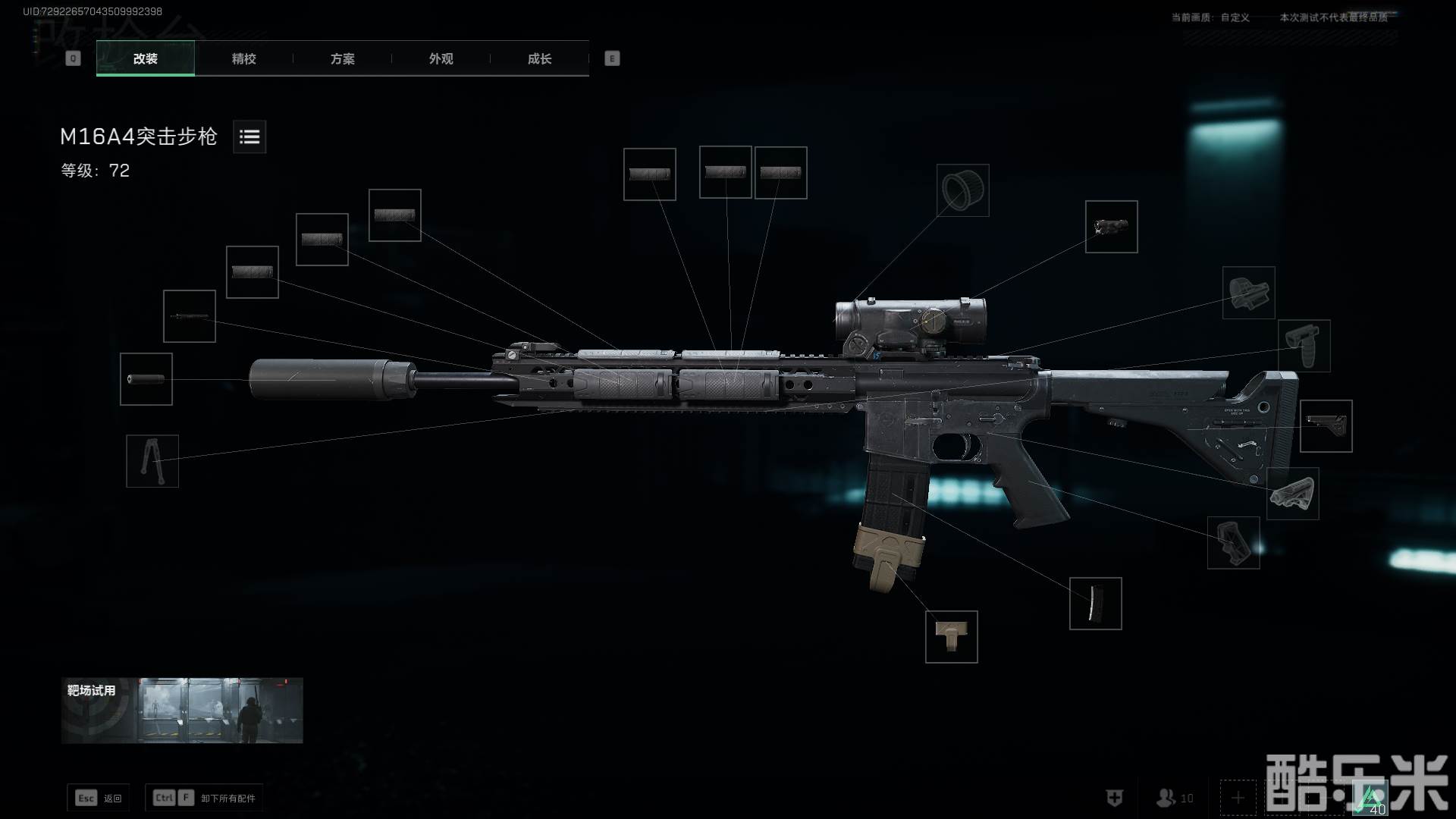Choose the tan magazine pull slot
The height and width of the screenshot is (819, 1456).
952,637
